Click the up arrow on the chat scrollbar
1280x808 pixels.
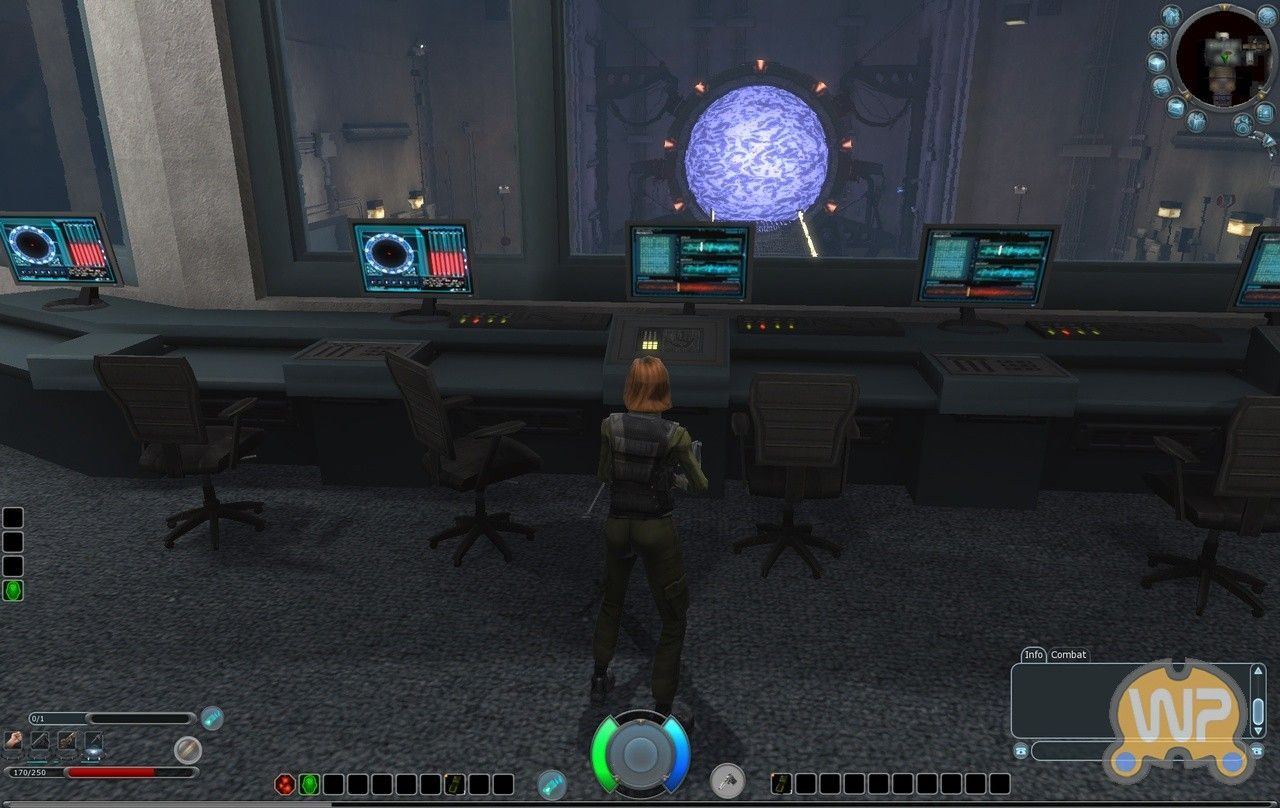tap(1258, 671)
